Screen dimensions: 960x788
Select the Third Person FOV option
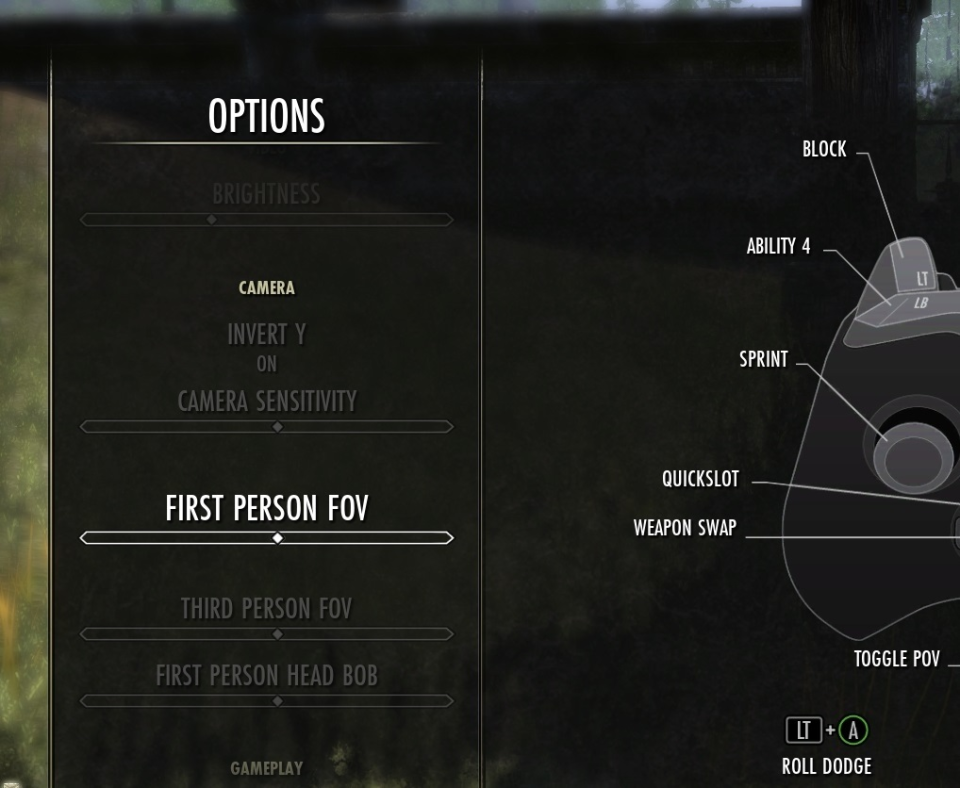[266, 608]
